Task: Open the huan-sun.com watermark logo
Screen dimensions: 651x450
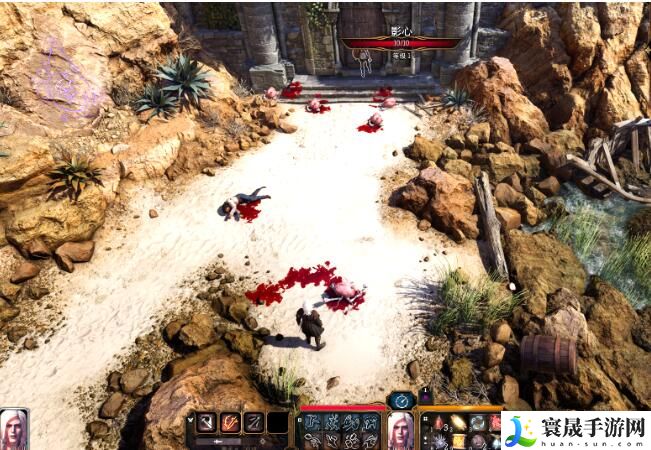Action: (x=574, y=430)
